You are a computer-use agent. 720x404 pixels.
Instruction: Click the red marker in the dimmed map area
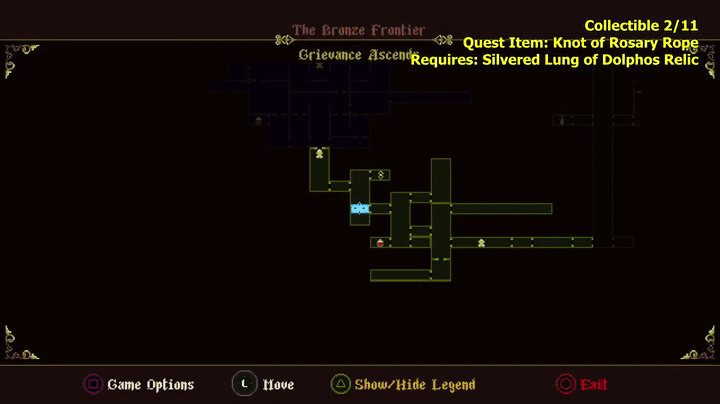258,121
